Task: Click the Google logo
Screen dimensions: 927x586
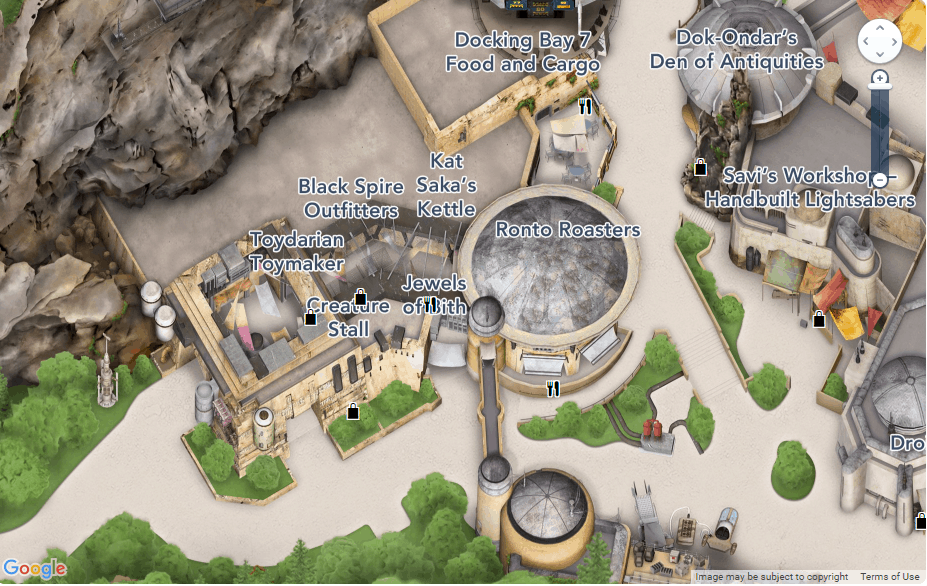Action: coord(35,569)
